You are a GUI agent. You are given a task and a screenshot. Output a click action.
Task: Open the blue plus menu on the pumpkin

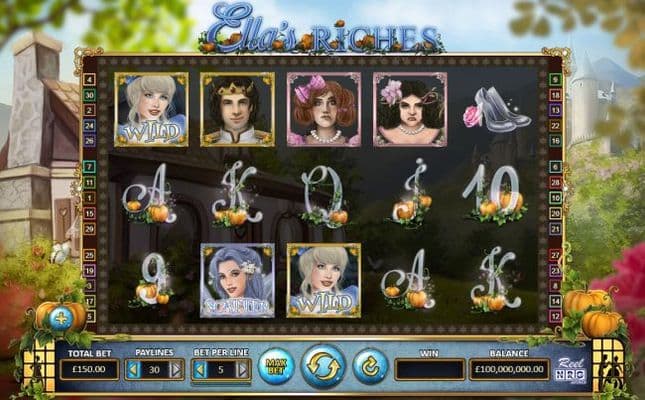(x=60, y=318)
